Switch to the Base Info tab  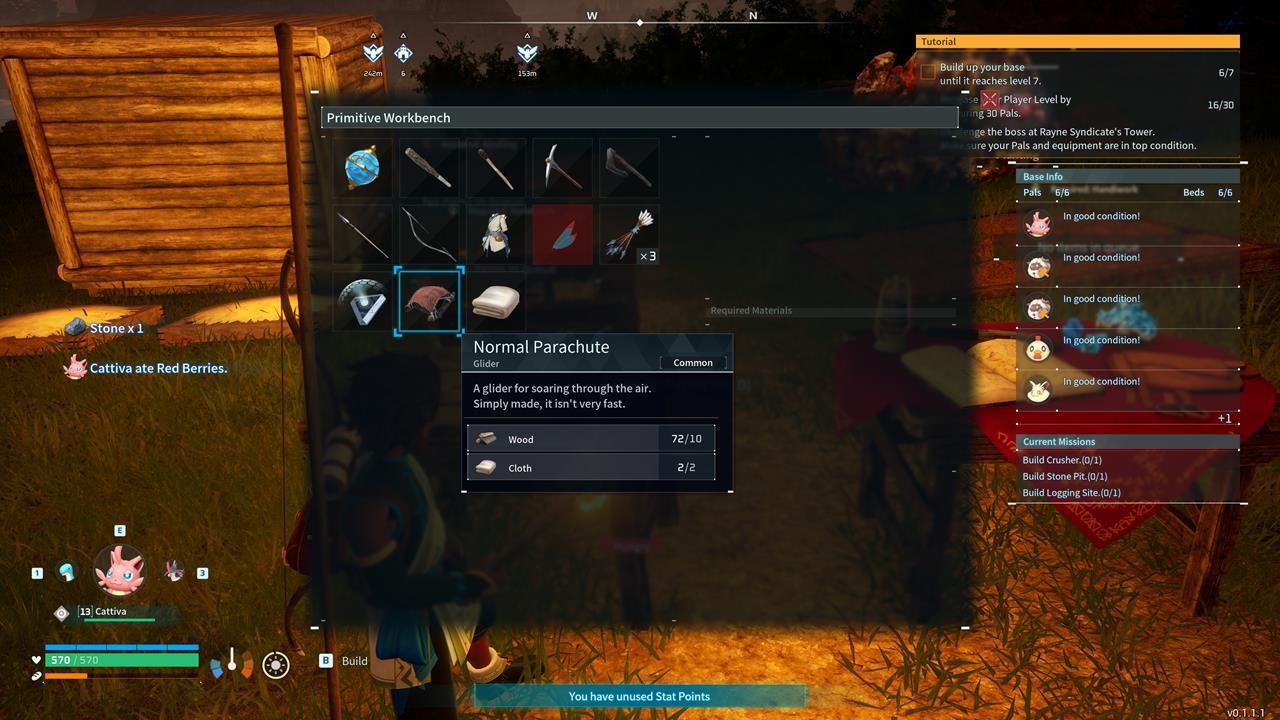(1043, 176)
